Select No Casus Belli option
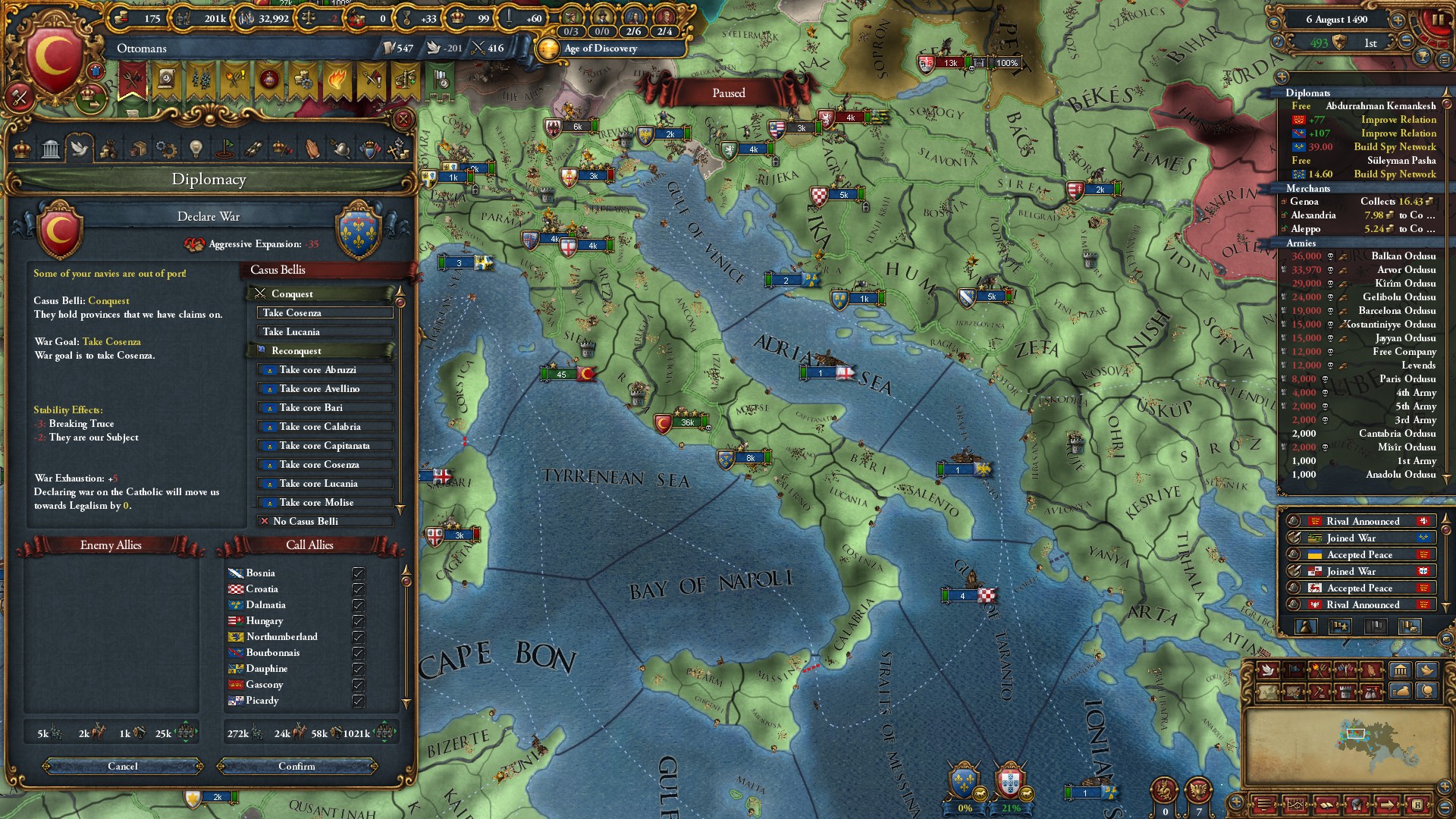This screenshot has height=819, width=1456. tap(325, 522)
